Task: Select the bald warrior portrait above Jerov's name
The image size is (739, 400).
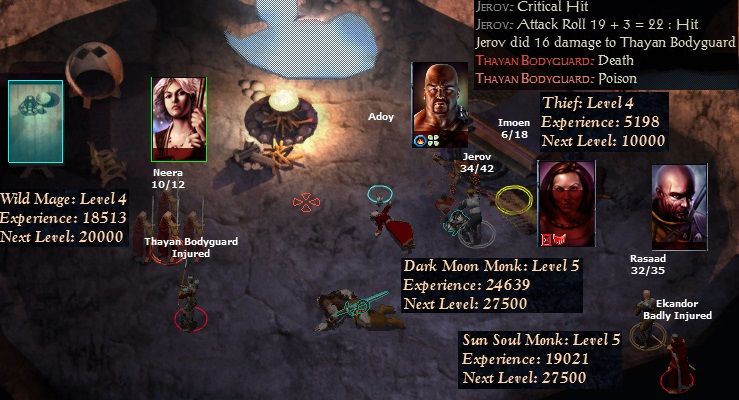Action: pos(441,104)
